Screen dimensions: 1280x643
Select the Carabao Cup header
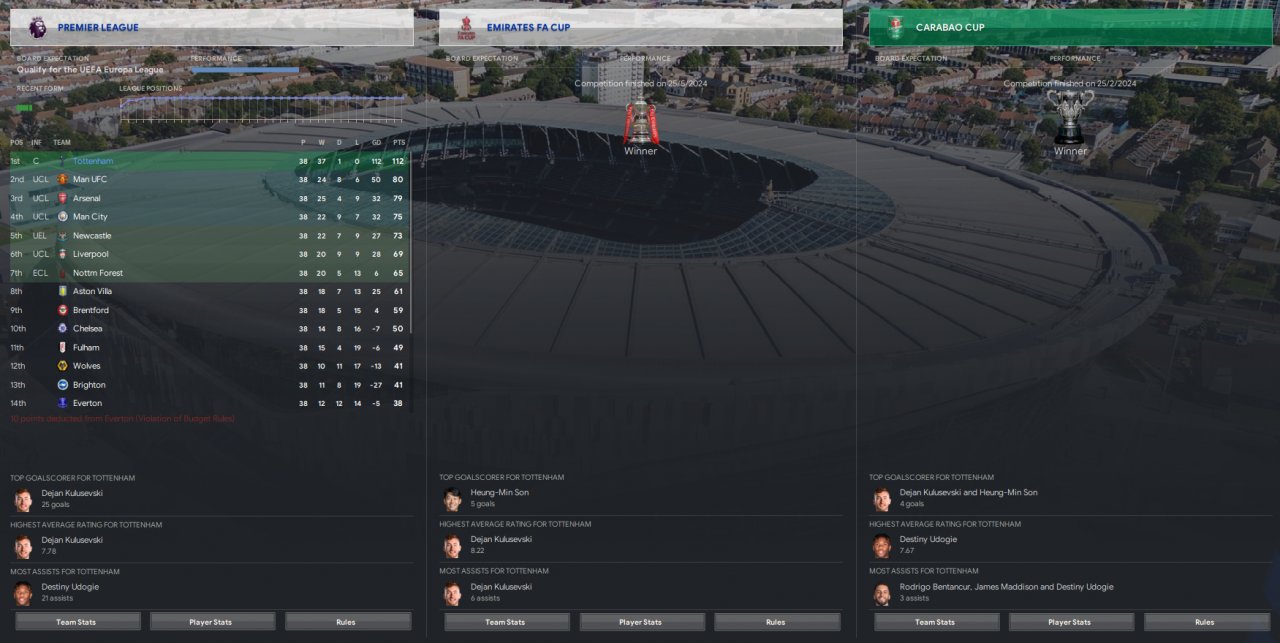pos(1070,27)
